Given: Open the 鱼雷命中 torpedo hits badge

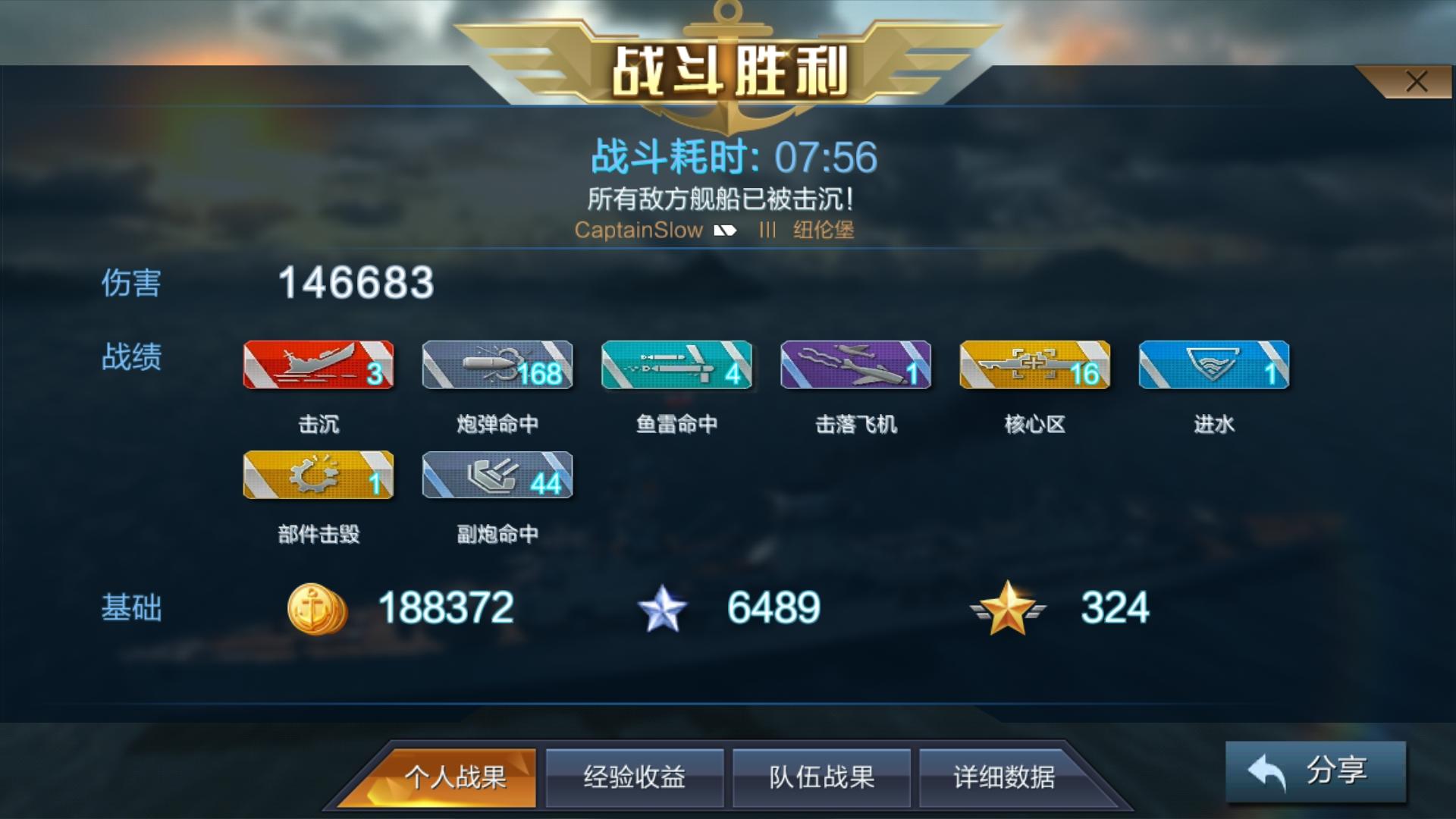Looking at the screenshot, I should click(x=676, y=366).
